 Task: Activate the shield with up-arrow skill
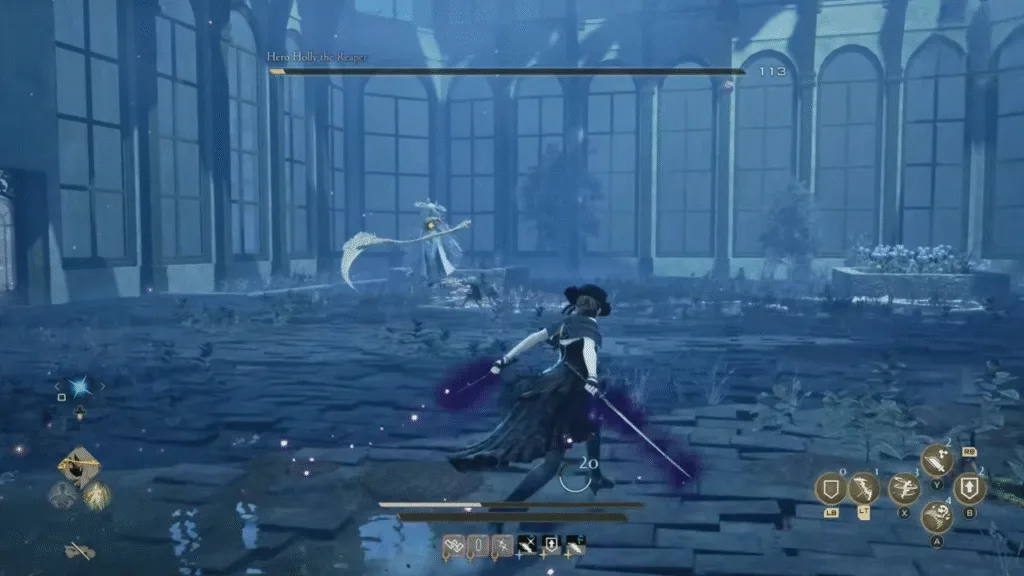coord(969,488)
